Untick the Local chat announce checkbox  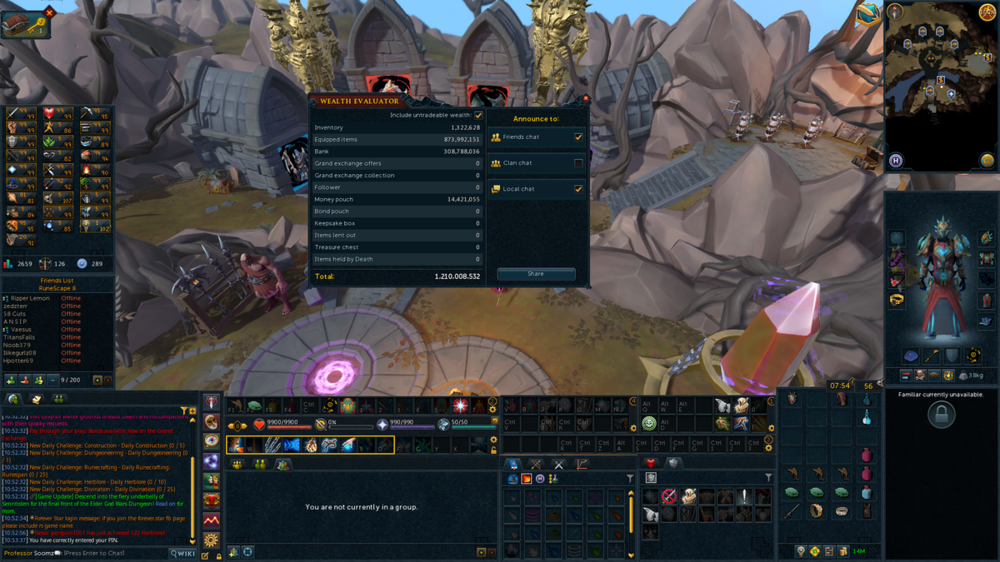click(578, 189)
